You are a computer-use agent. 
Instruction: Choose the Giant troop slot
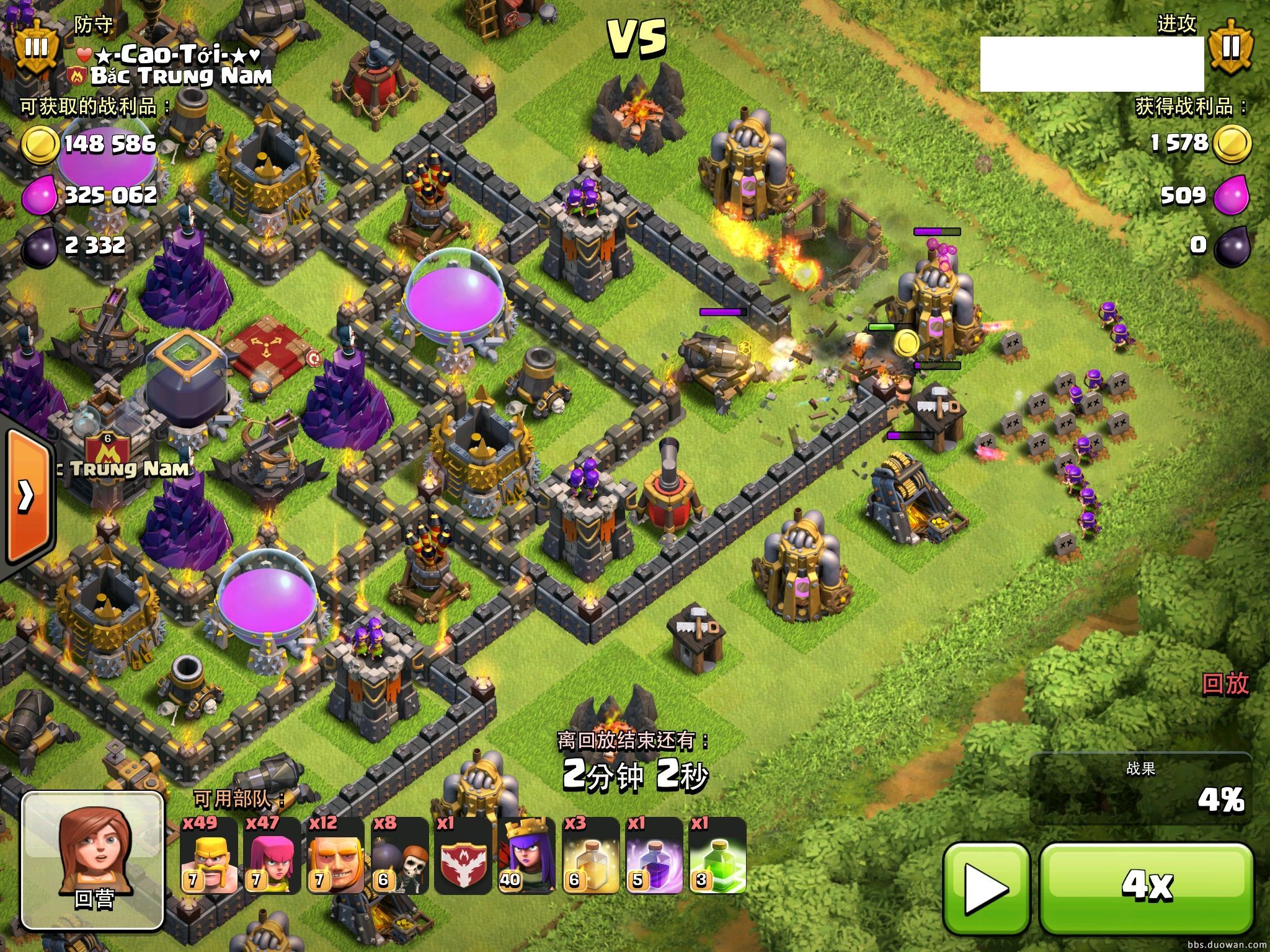(x=335, y=857)
